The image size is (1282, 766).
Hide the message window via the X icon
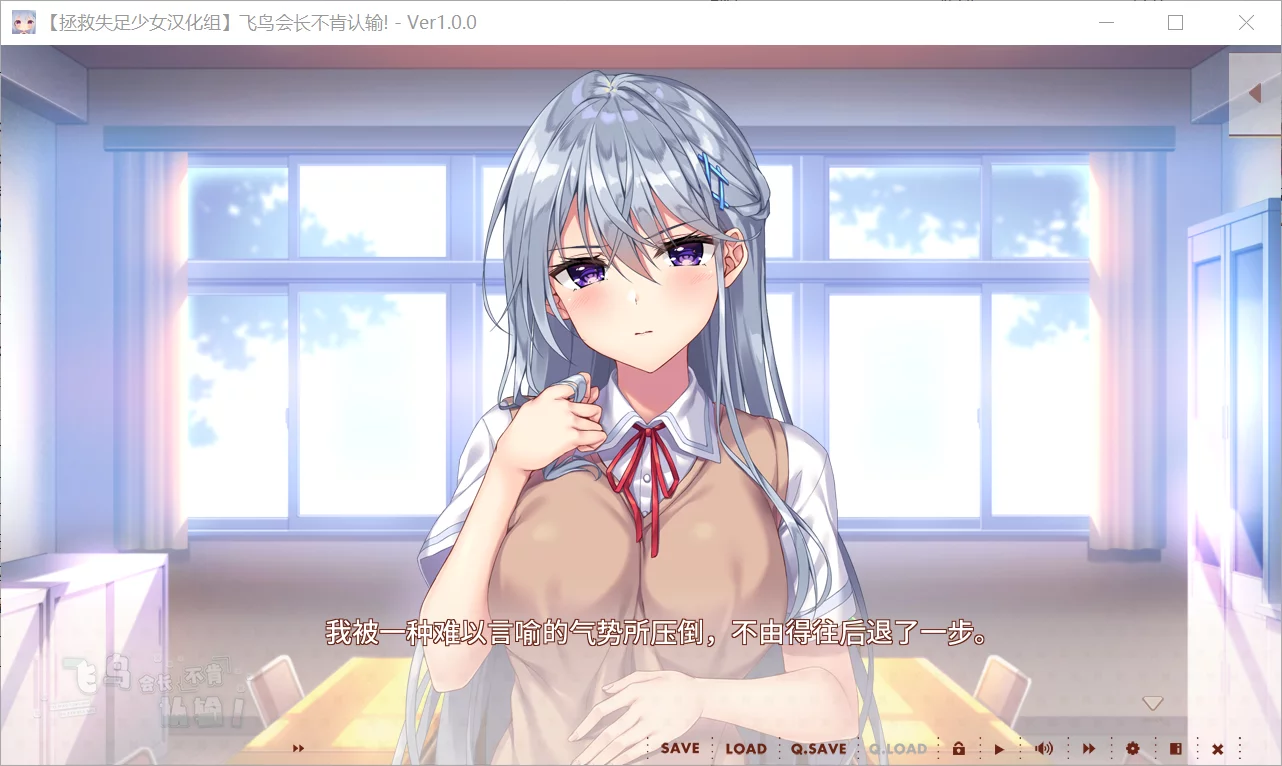click(1218, 748)
